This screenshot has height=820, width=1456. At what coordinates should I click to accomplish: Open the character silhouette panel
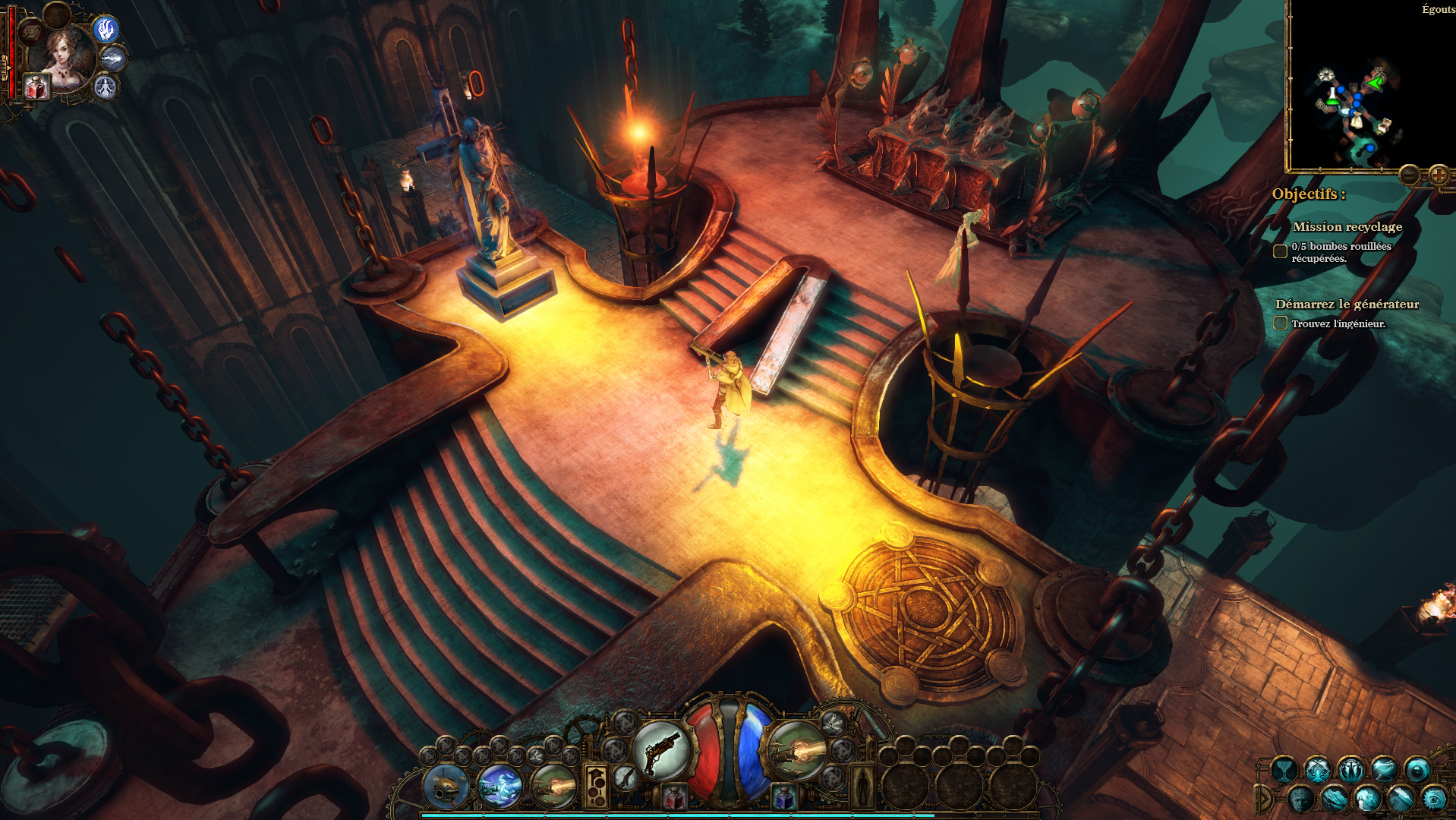(x=862, y=786)
